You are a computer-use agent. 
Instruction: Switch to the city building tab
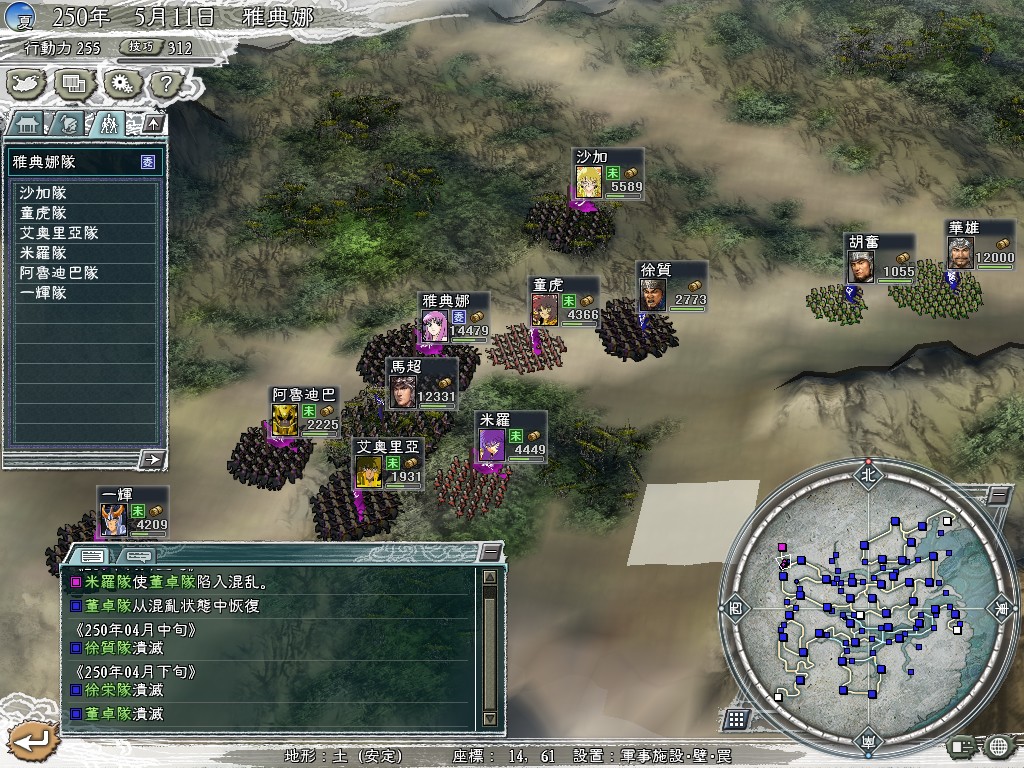27,124
